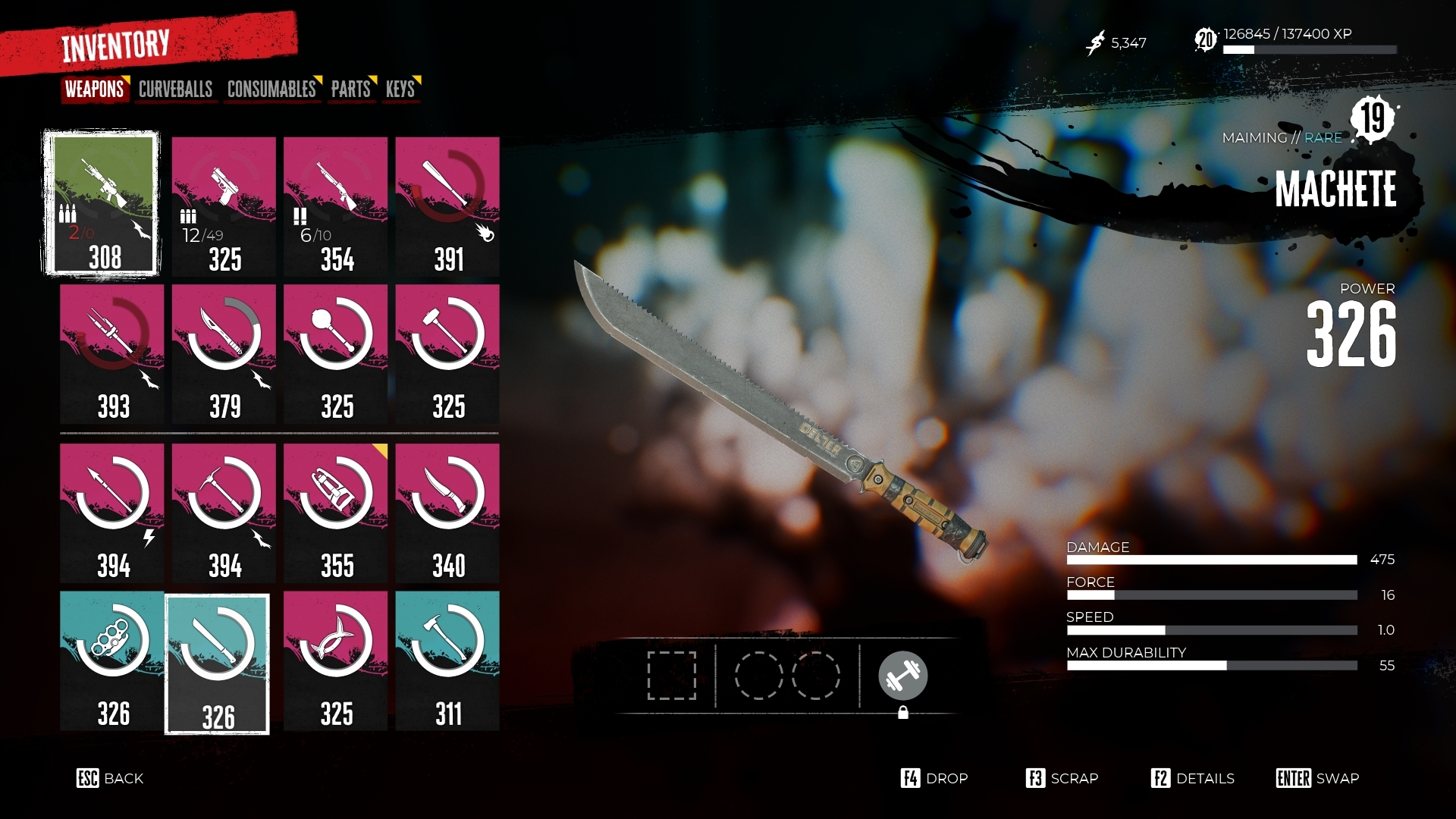The height and width of the screenshot is (819, 1456).
Task: Switch to the Curveballs tab
Action: coord(175,89)
